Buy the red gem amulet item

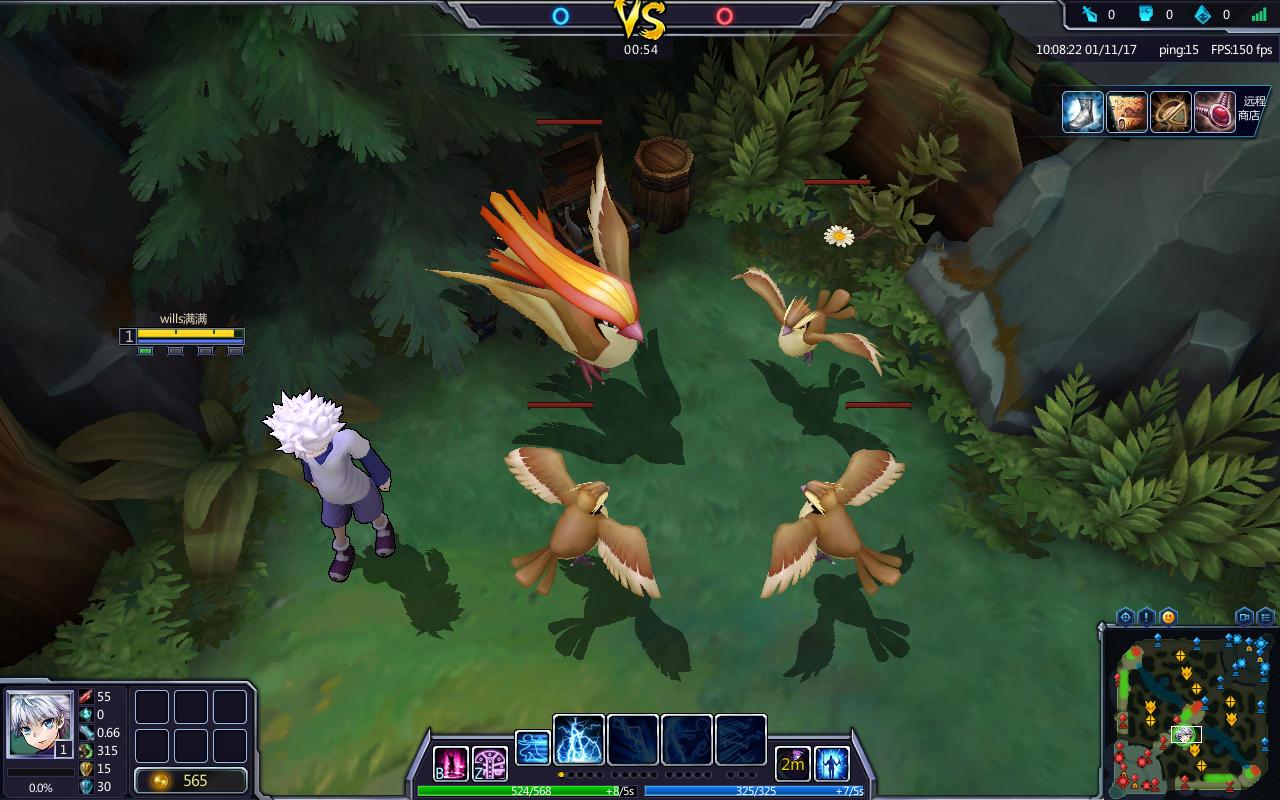click(x=1215, y=112)
